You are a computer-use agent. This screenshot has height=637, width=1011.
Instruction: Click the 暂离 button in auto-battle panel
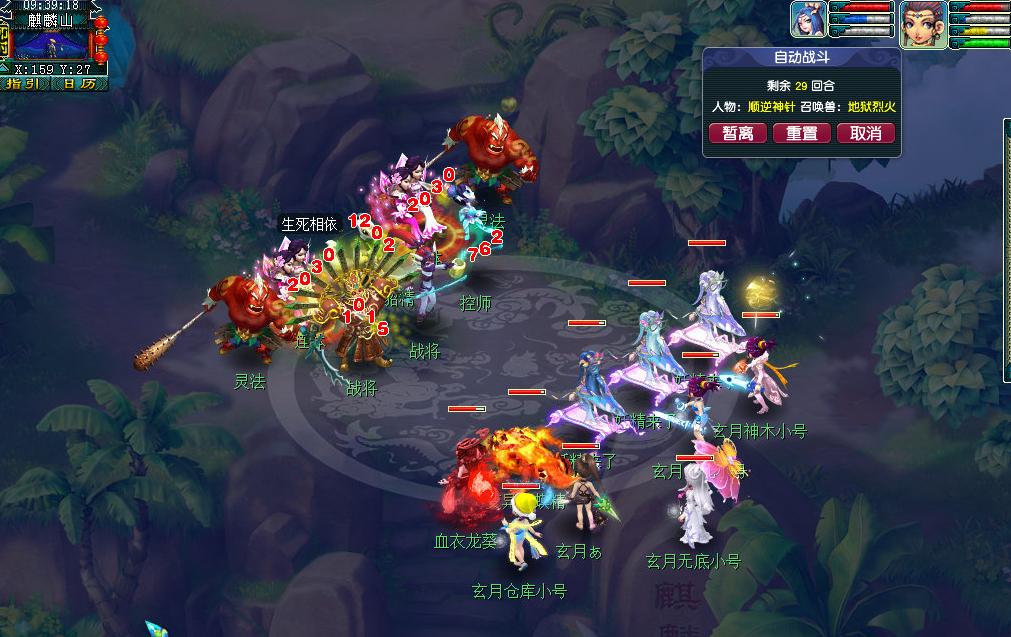[x=738, y=133]
